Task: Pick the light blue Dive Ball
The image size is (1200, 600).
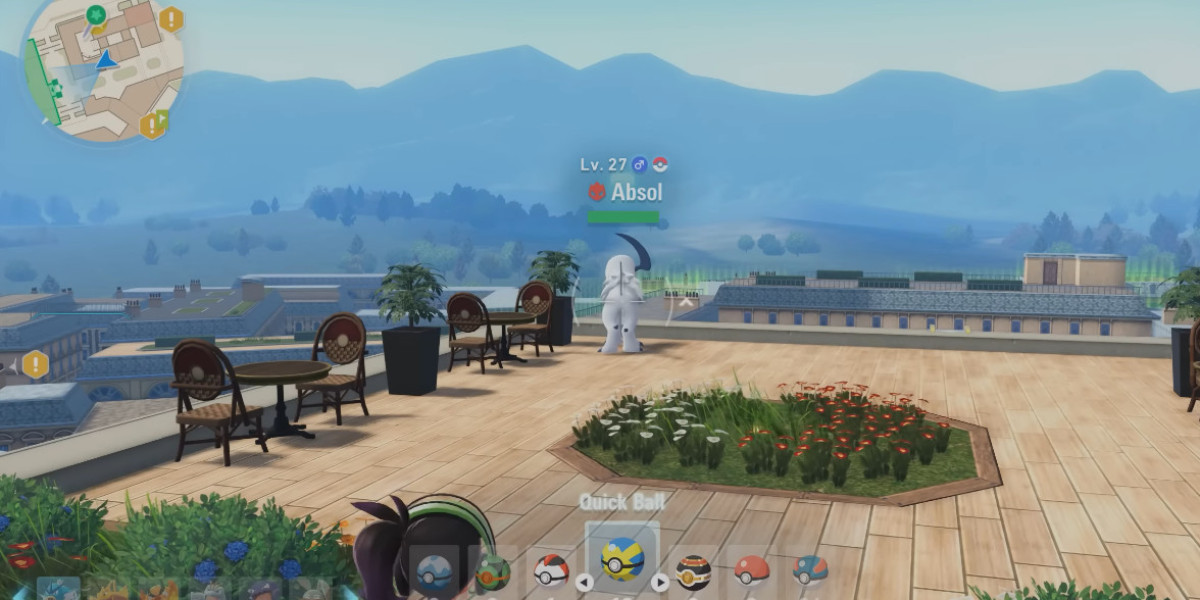Action: tap(434, 573)
